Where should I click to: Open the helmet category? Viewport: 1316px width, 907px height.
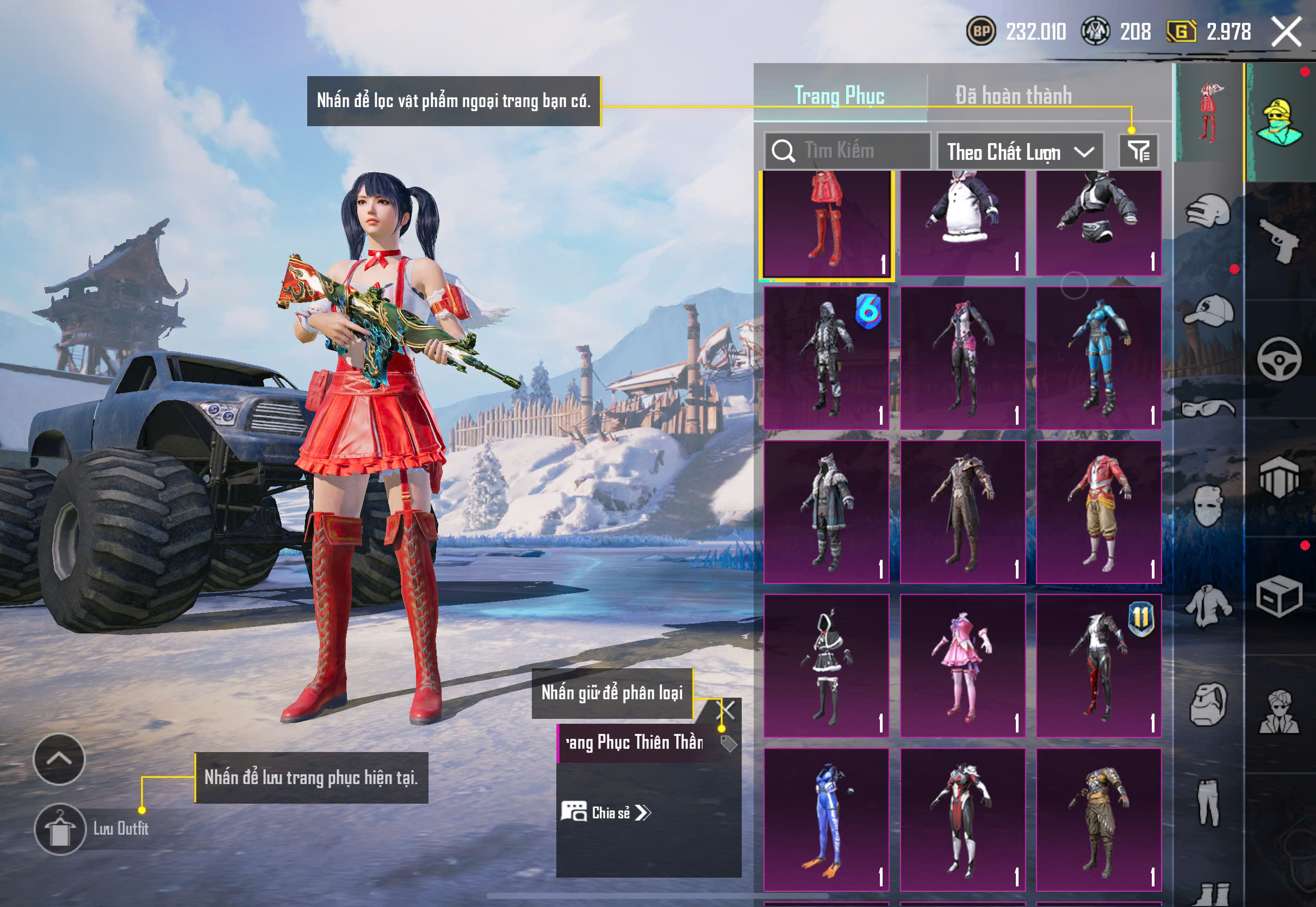tap(1208, 211)
